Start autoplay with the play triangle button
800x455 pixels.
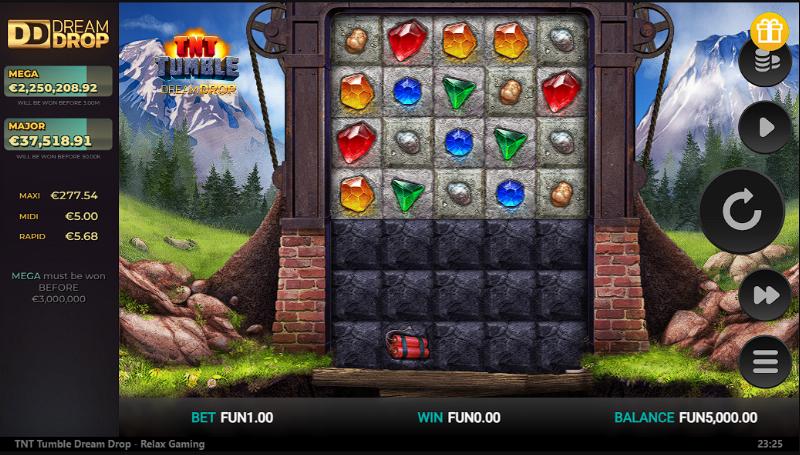click(x=765, y=127)
